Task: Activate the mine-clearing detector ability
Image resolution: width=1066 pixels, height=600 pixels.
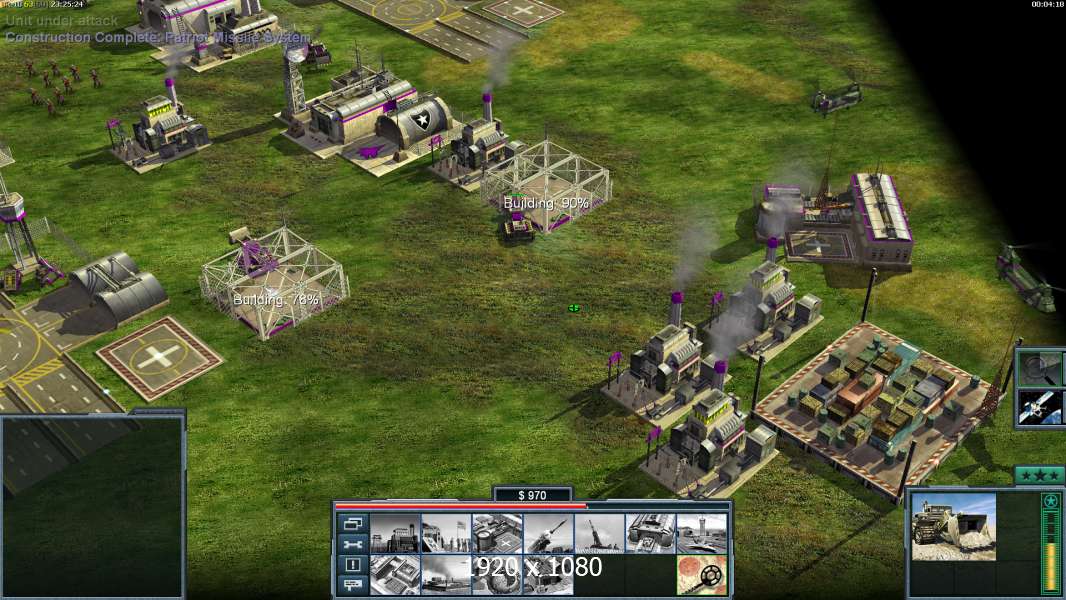Action: pos(701,574)
